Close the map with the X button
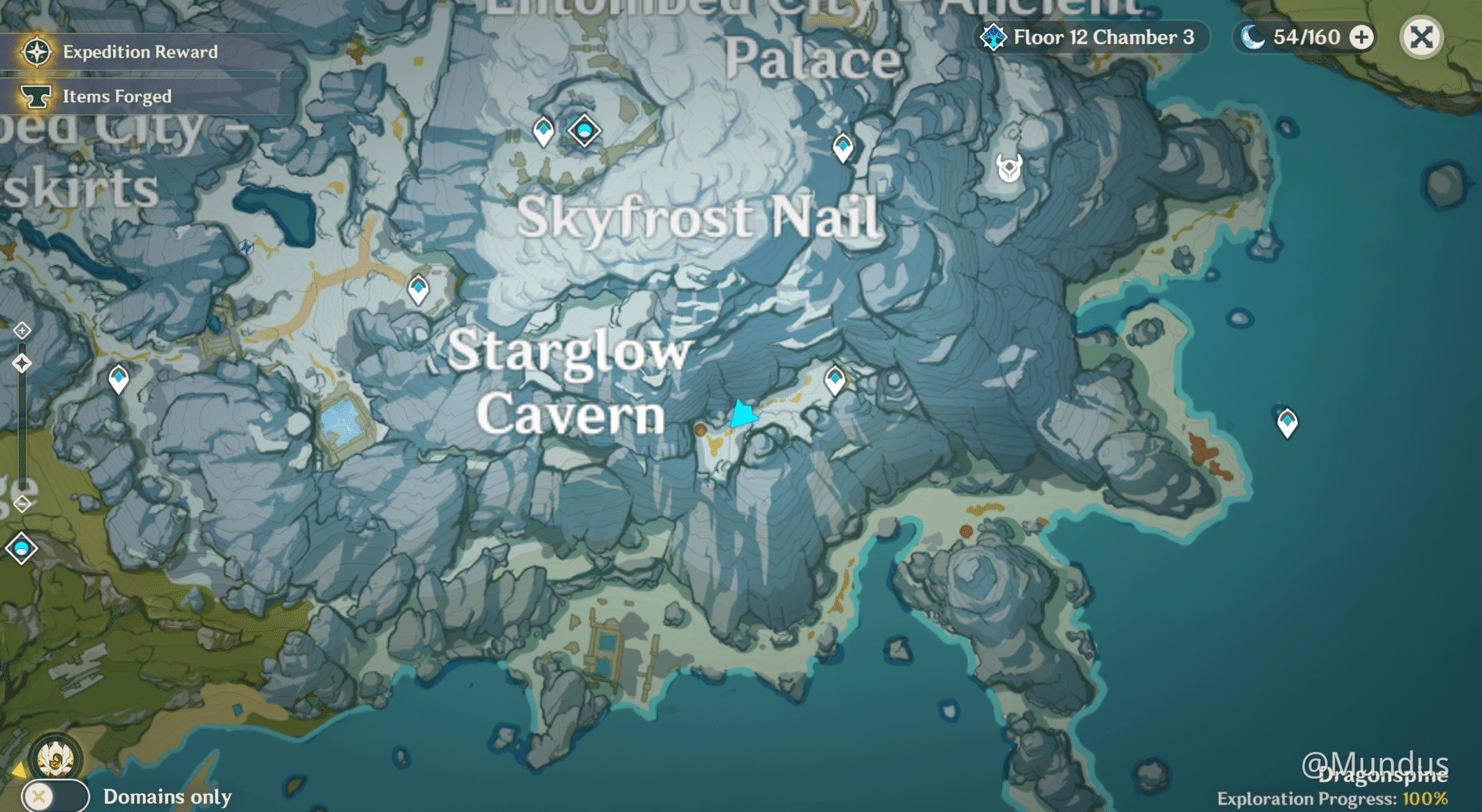The width and height of the screenshot is (1482, 812). [1421, 37]
